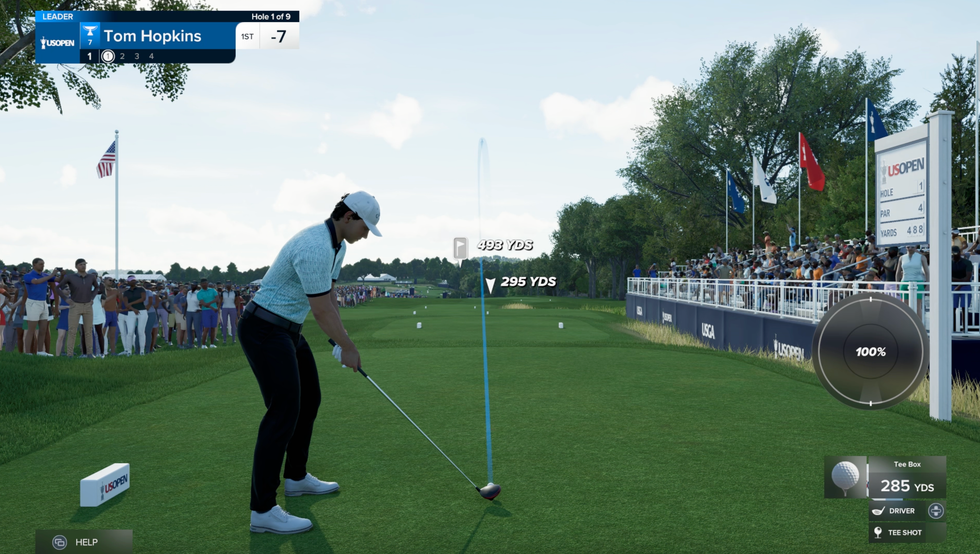Select the golf ball Tee Box lie panel

885,478
